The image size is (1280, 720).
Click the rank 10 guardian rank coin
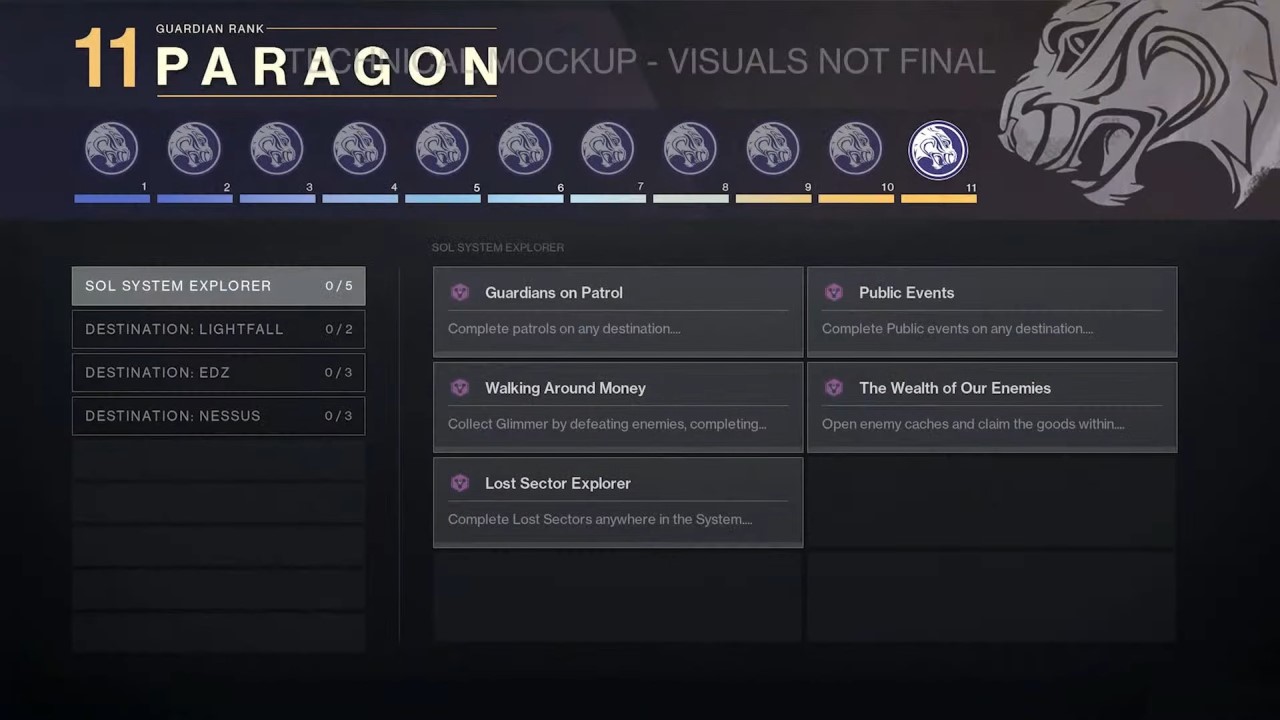pos(855,148)
